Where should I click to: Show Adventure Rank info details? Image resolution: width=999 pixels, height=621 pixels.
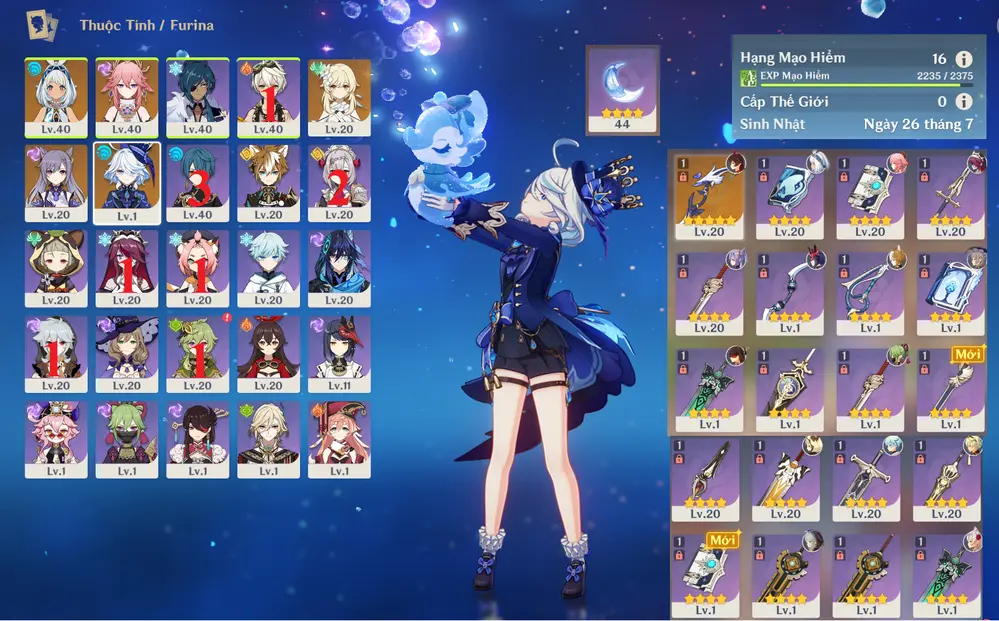point(963,59)
